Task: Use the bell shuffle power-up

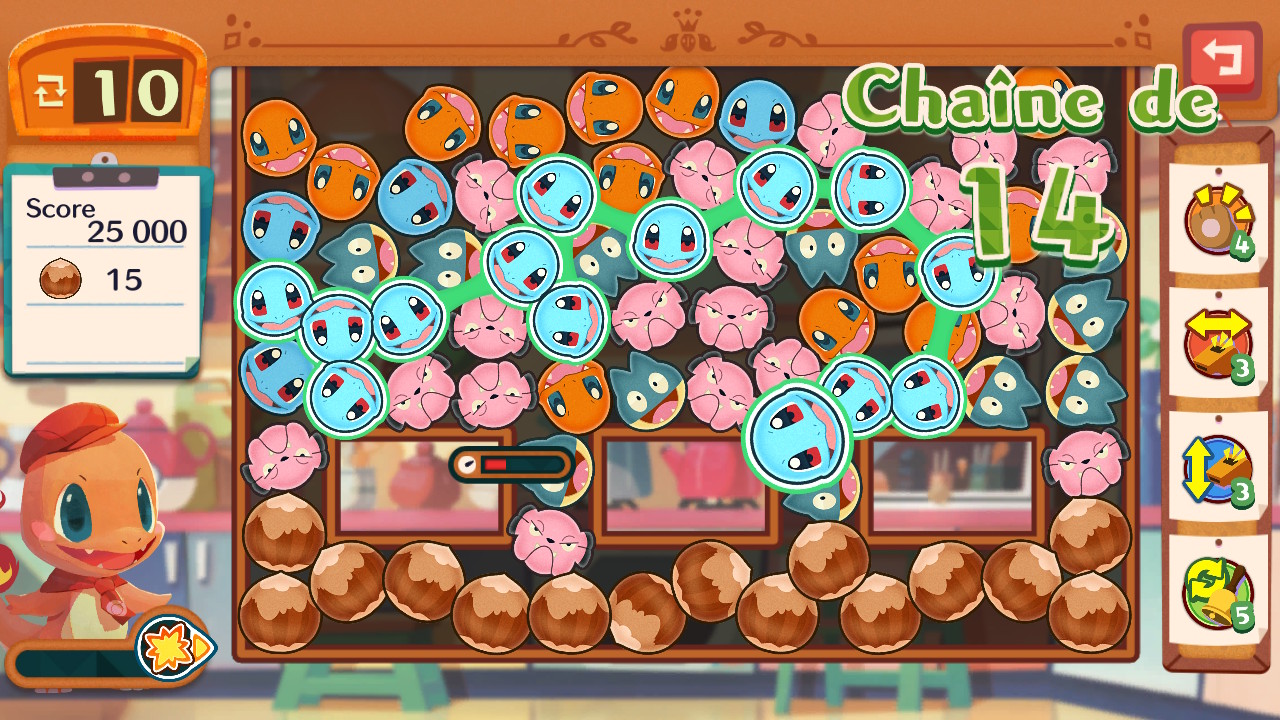Action: [x=1217, y=593]
